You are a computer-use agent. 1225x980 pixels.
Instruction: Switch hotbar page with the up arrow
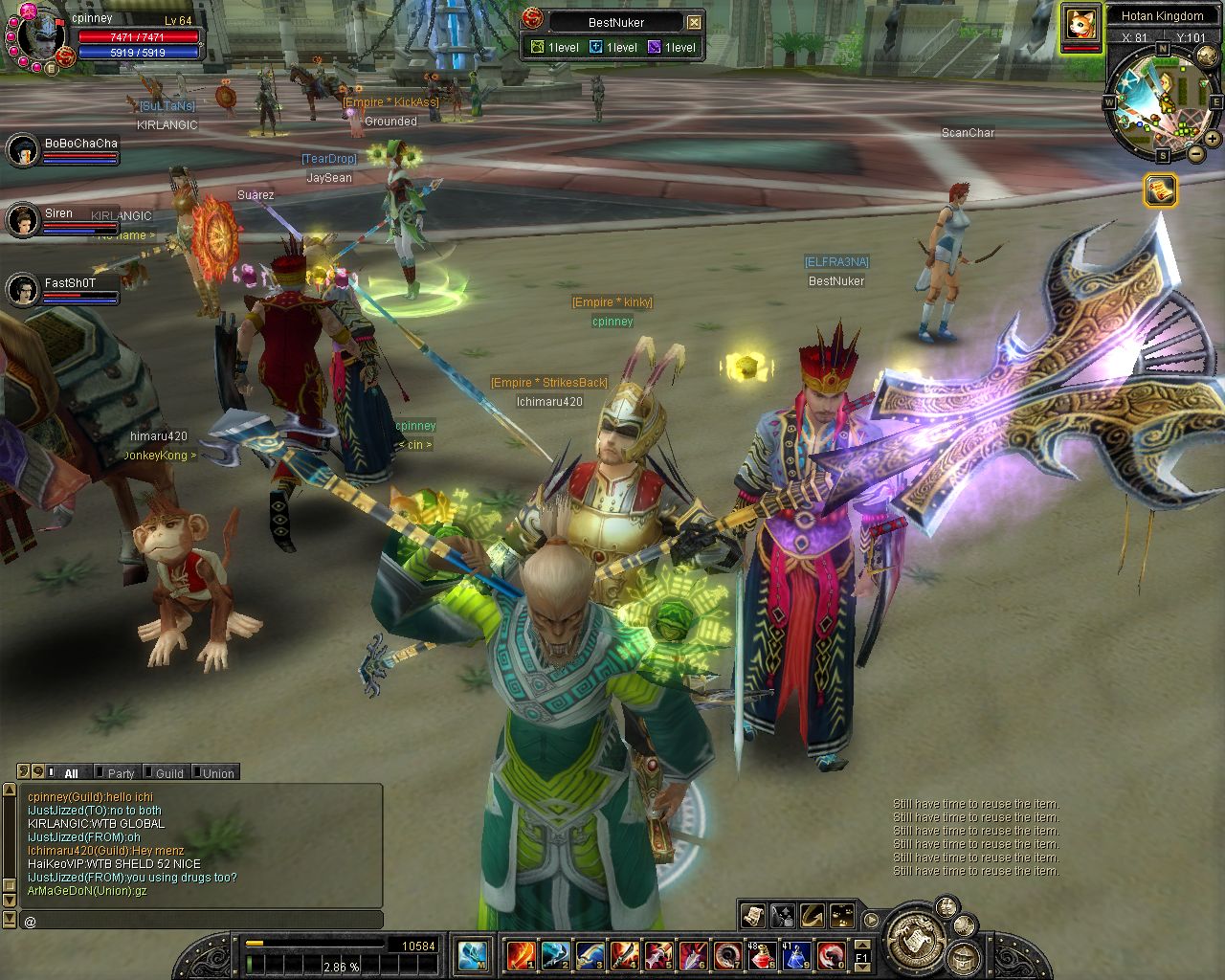862,944
